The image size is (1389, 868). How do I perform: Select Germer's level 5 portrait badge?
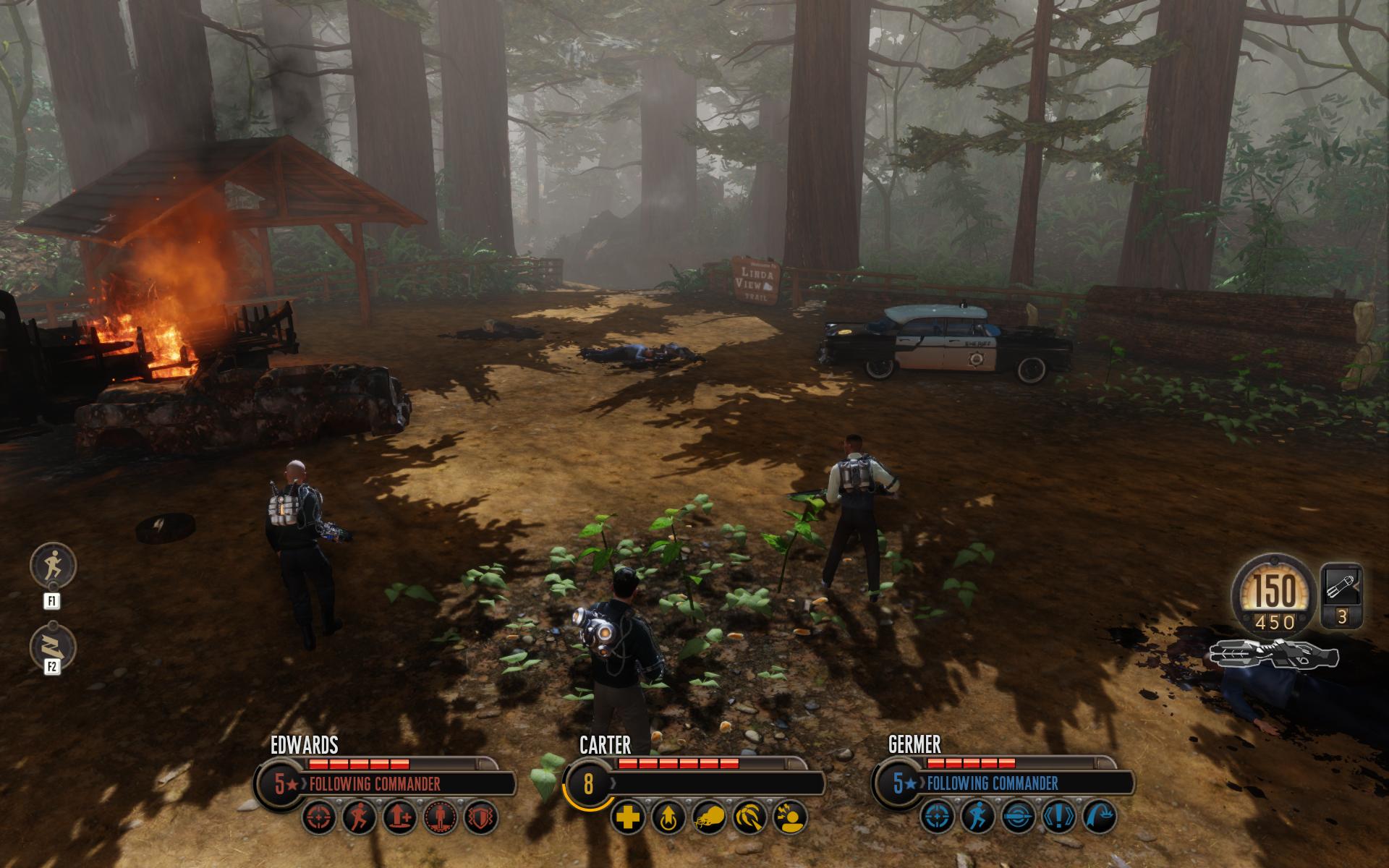click(898, 784)
